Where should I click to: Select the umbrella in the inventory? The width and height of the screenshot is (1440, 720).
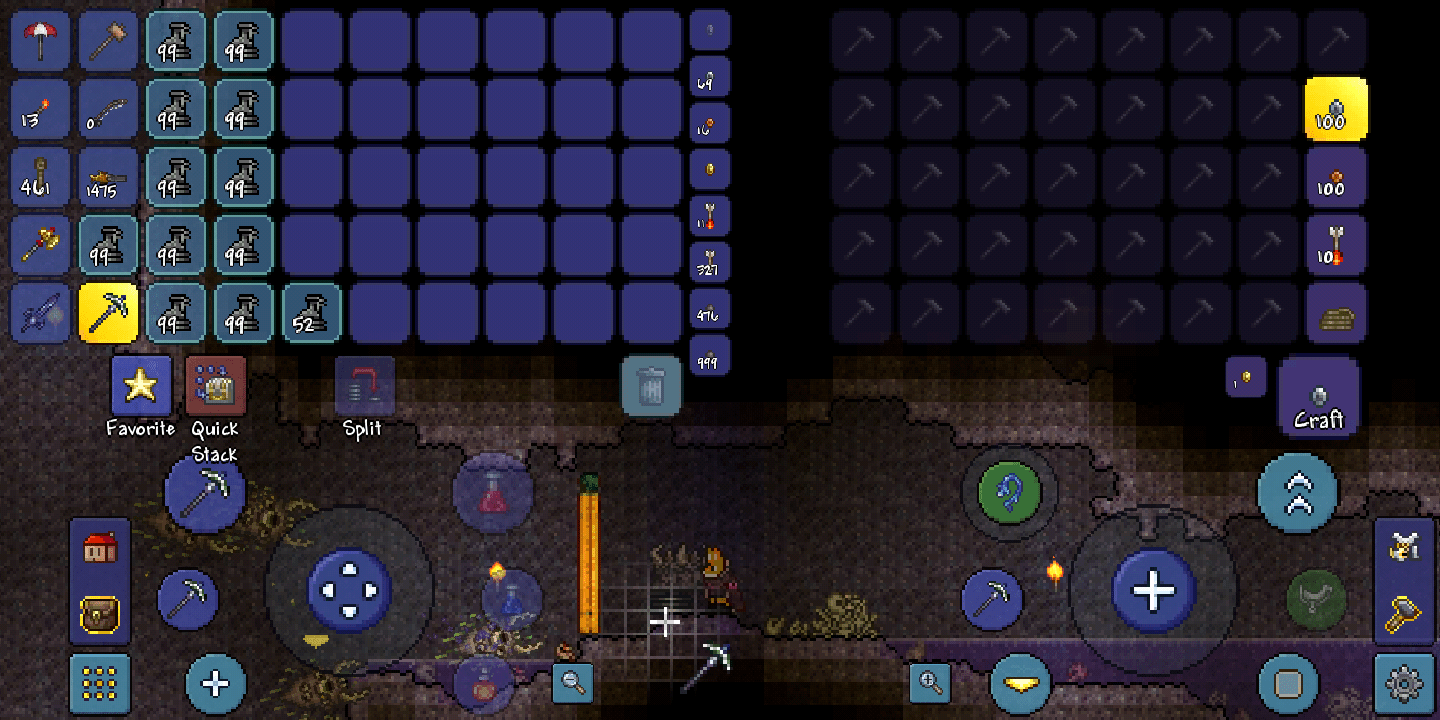point(40,40)
